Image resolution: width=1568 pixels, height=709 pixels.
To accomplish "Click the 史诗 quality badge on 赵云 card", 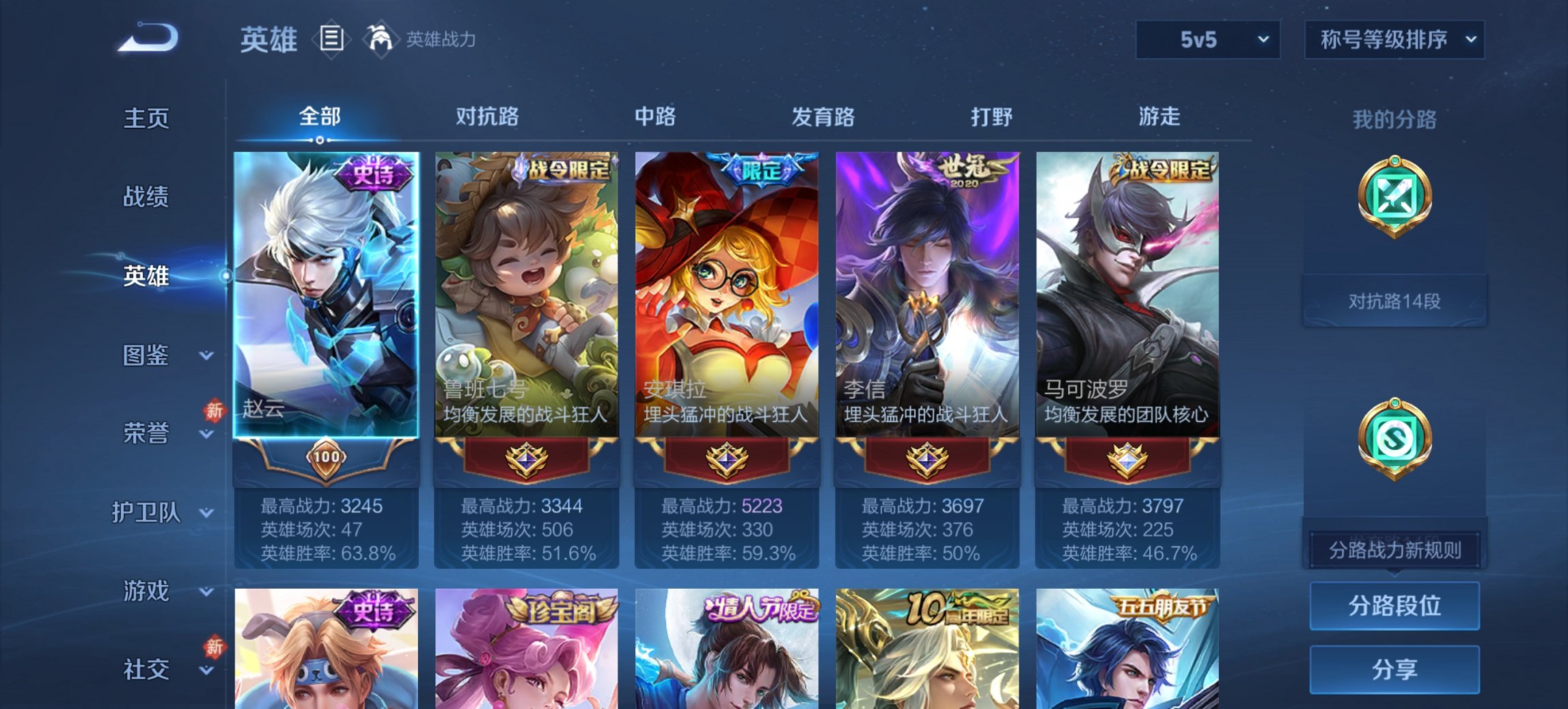I will click(372, 174).
